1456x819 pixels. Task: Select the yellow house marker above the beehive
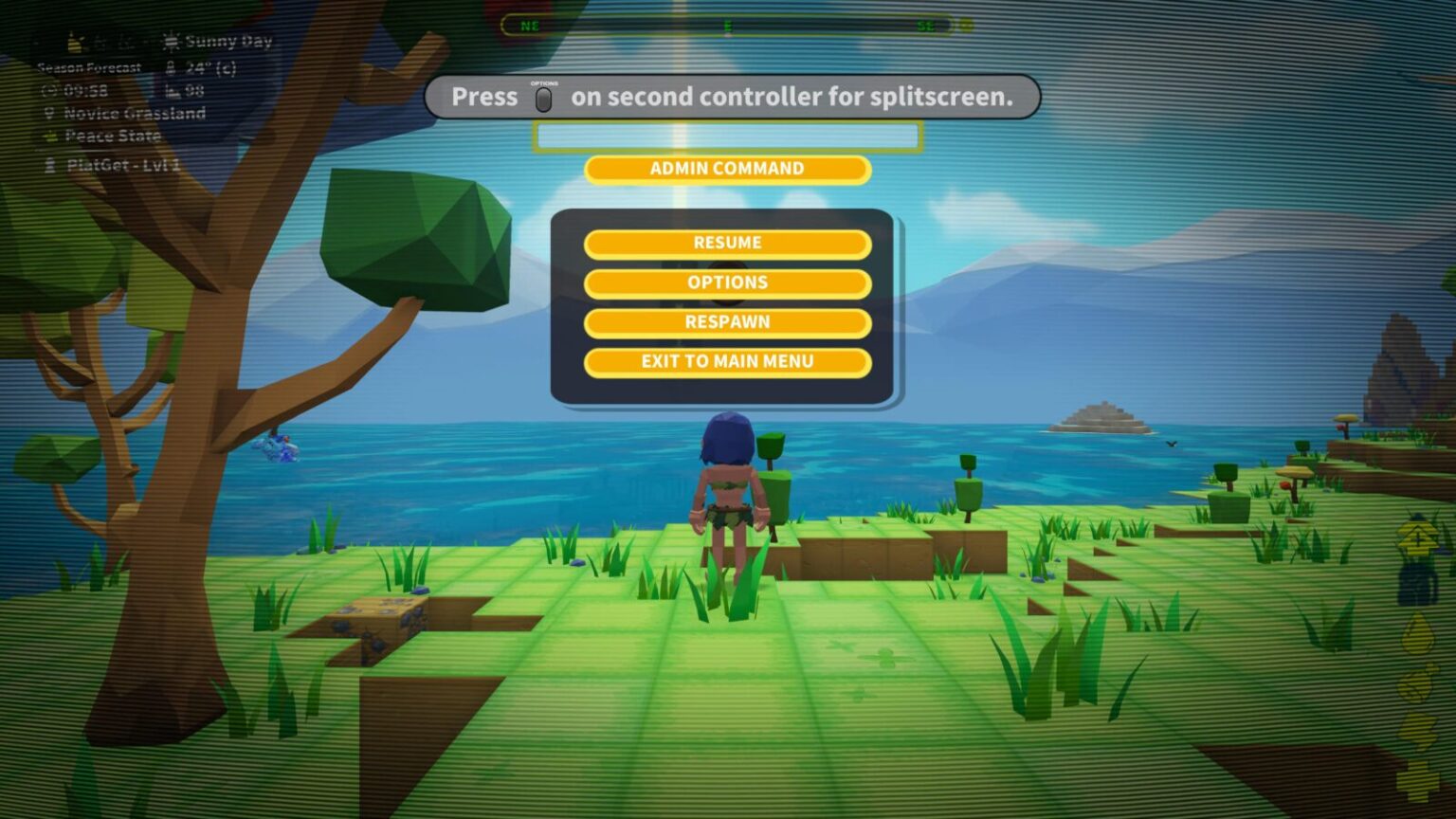(x=1418, y=538)
